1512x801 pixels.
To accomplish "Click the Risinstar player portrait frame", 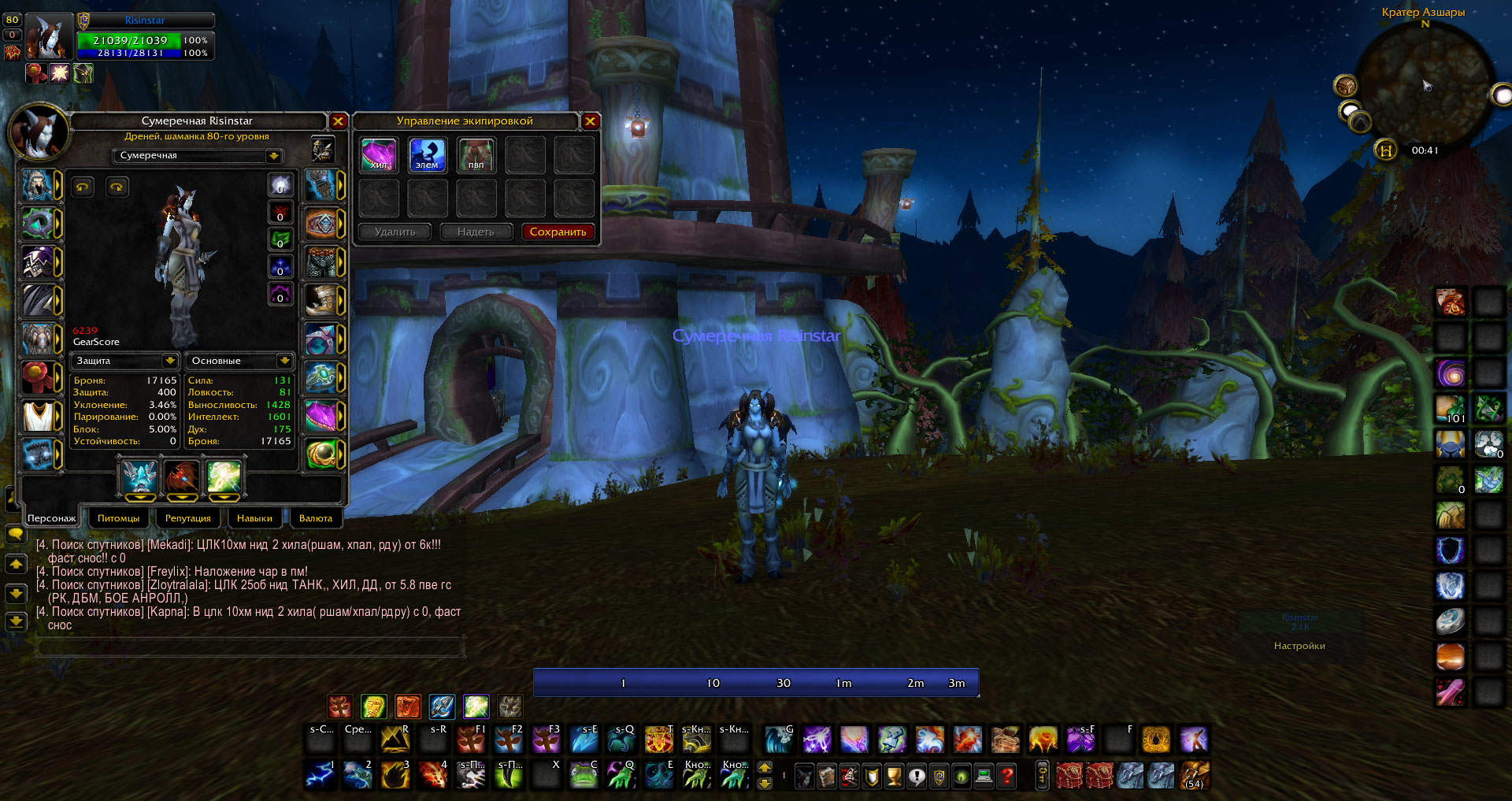I will pos(49,37).
